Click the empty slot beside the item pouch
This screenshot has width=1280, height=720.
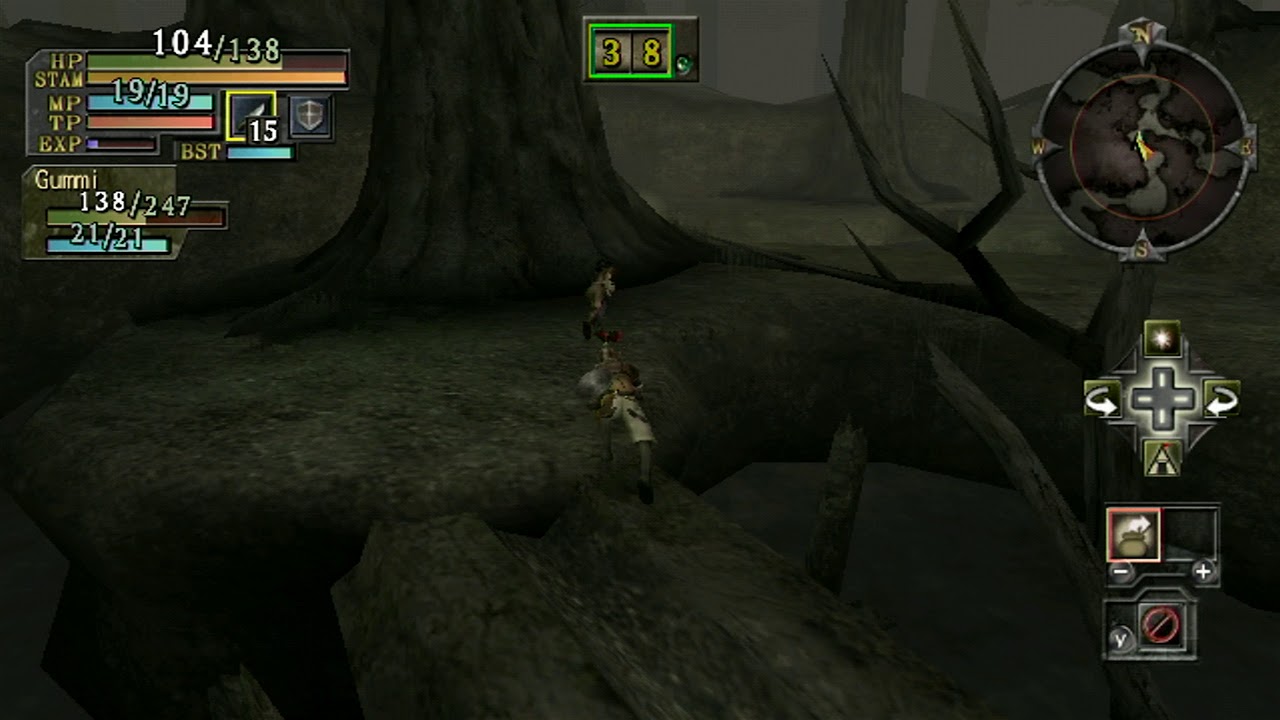point(1190,535)
